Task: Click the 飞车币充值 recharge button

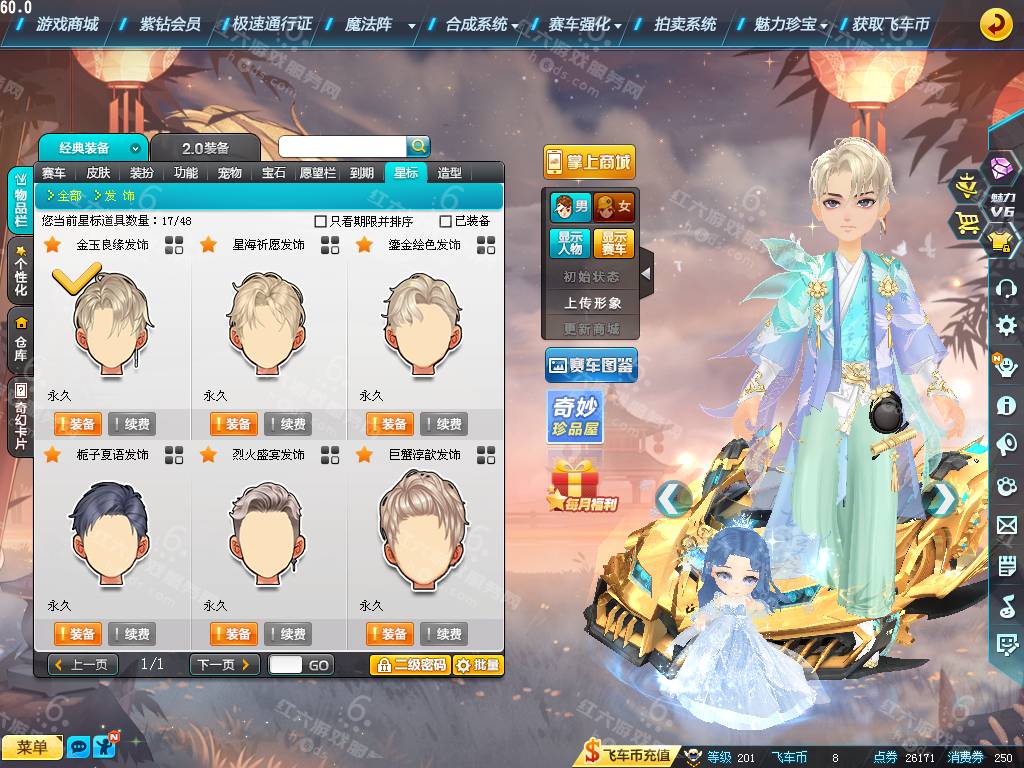Action: point(628,756)
